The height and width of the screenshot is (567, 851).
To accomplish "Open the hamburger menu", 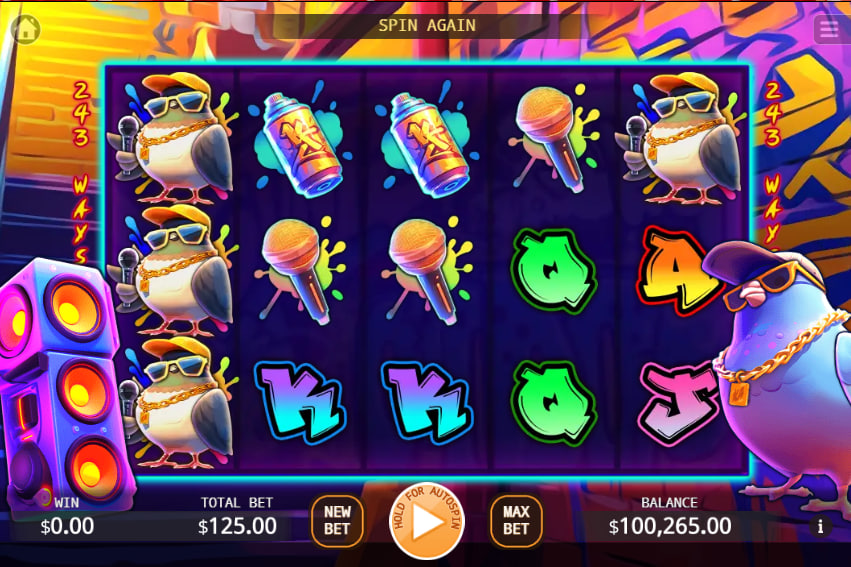I will [x=828, y=29].
